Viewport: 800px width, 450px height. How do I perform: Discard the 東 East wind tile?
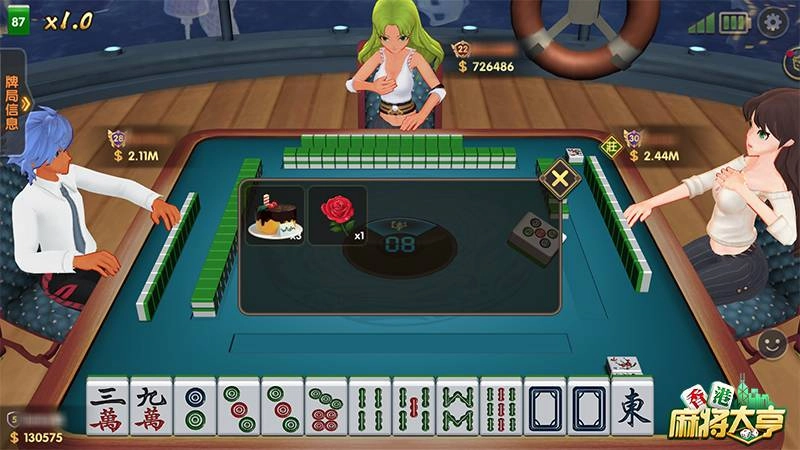(632, 410)
